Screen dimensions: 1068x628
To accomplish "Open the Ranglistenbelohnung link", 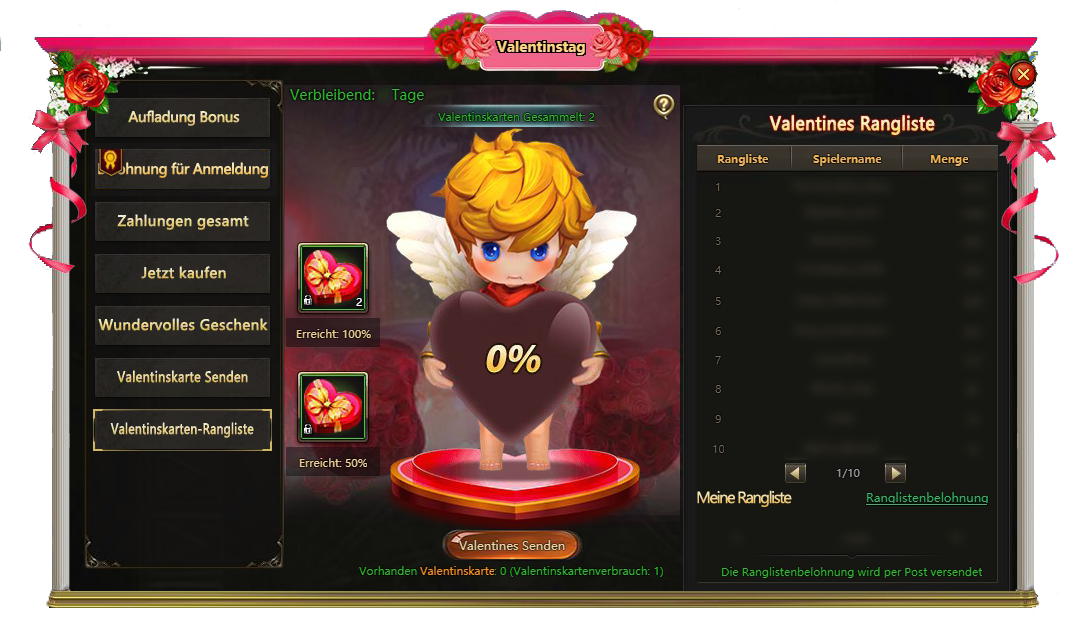I will click(x=926, y=498).
